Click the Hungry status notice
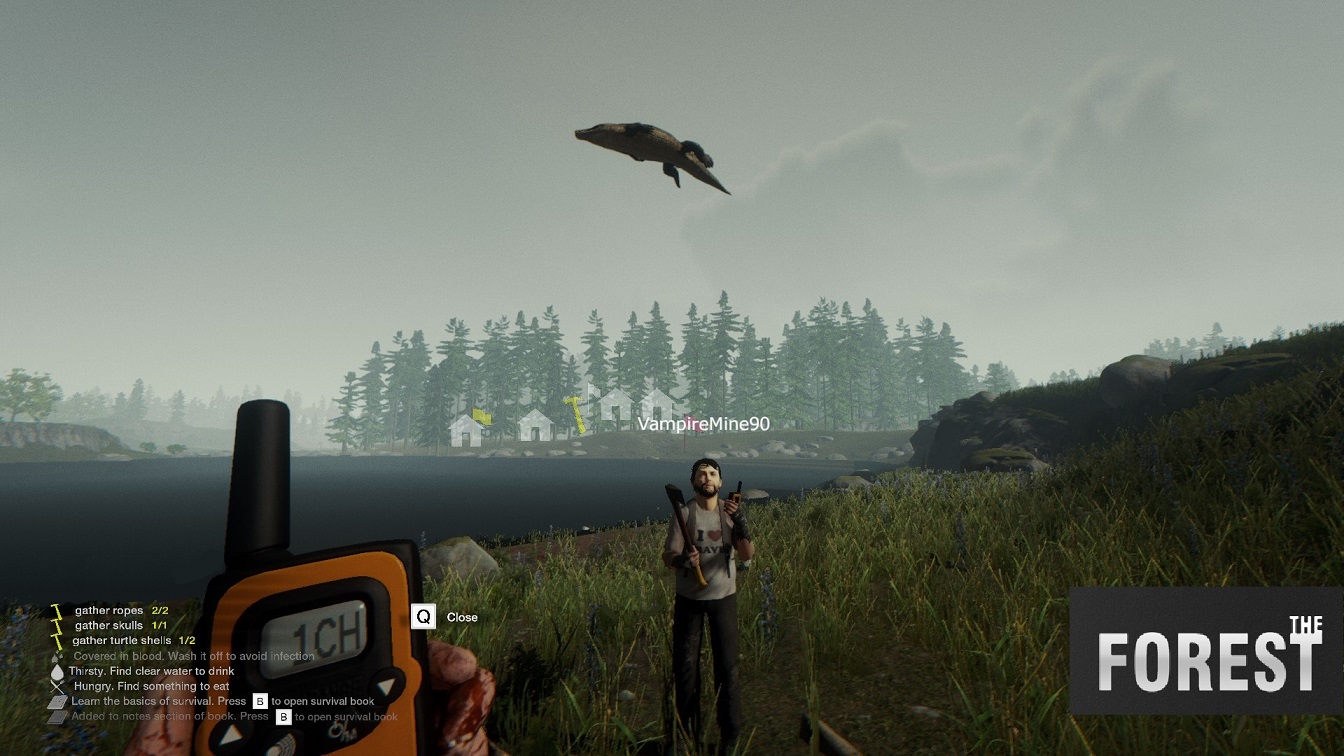This screenshot has height=756, width=1344. coord(150,686)
